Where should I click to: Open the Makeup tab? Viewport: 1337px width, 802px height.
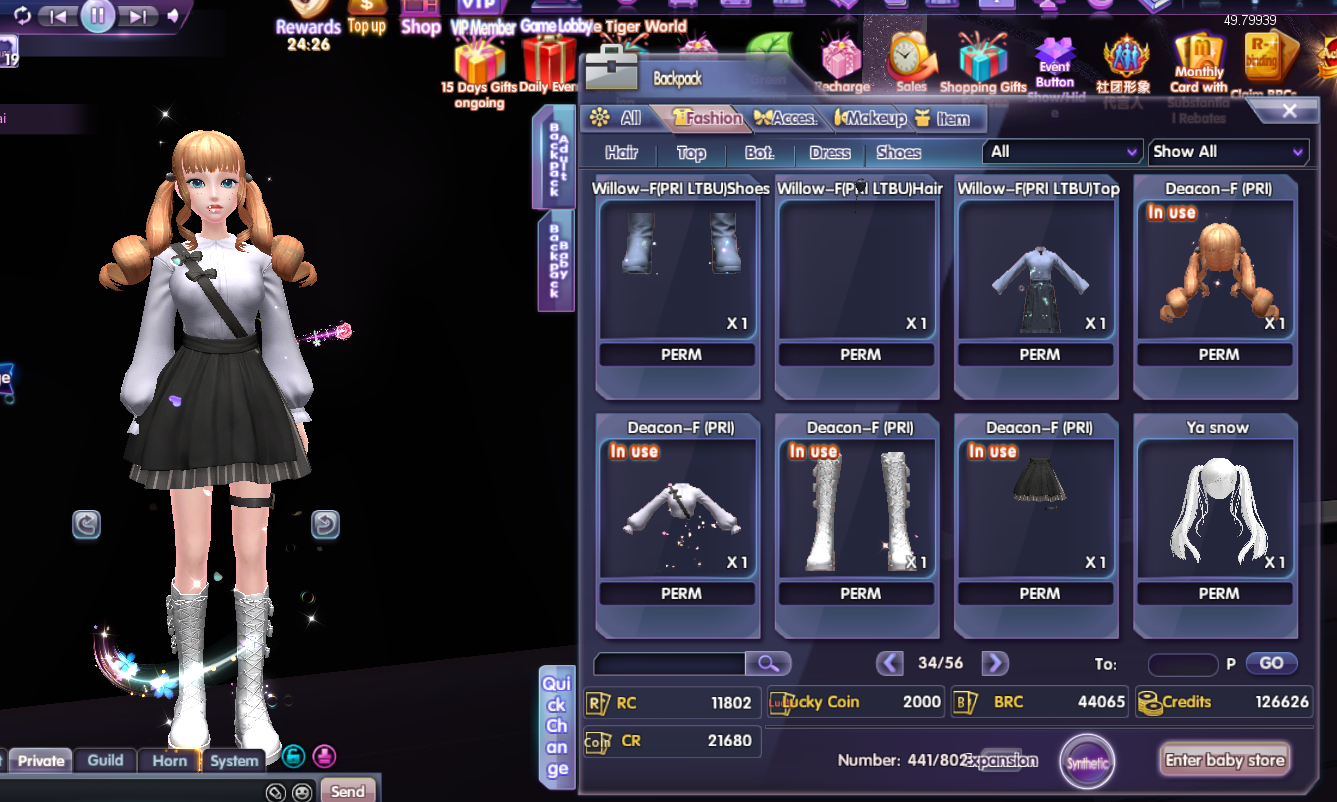[871, 118]
